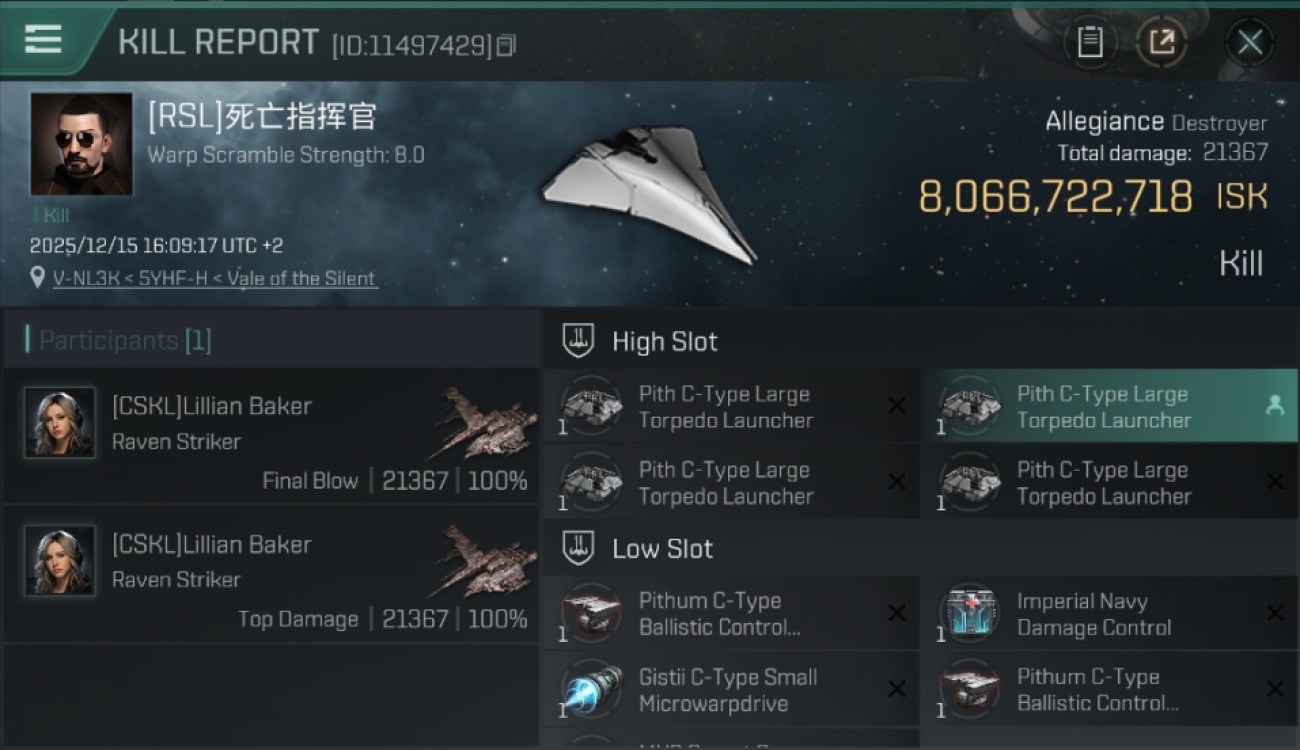1300x750 pixels.
Task: Click the location pin icon
Action: point(36,277)
